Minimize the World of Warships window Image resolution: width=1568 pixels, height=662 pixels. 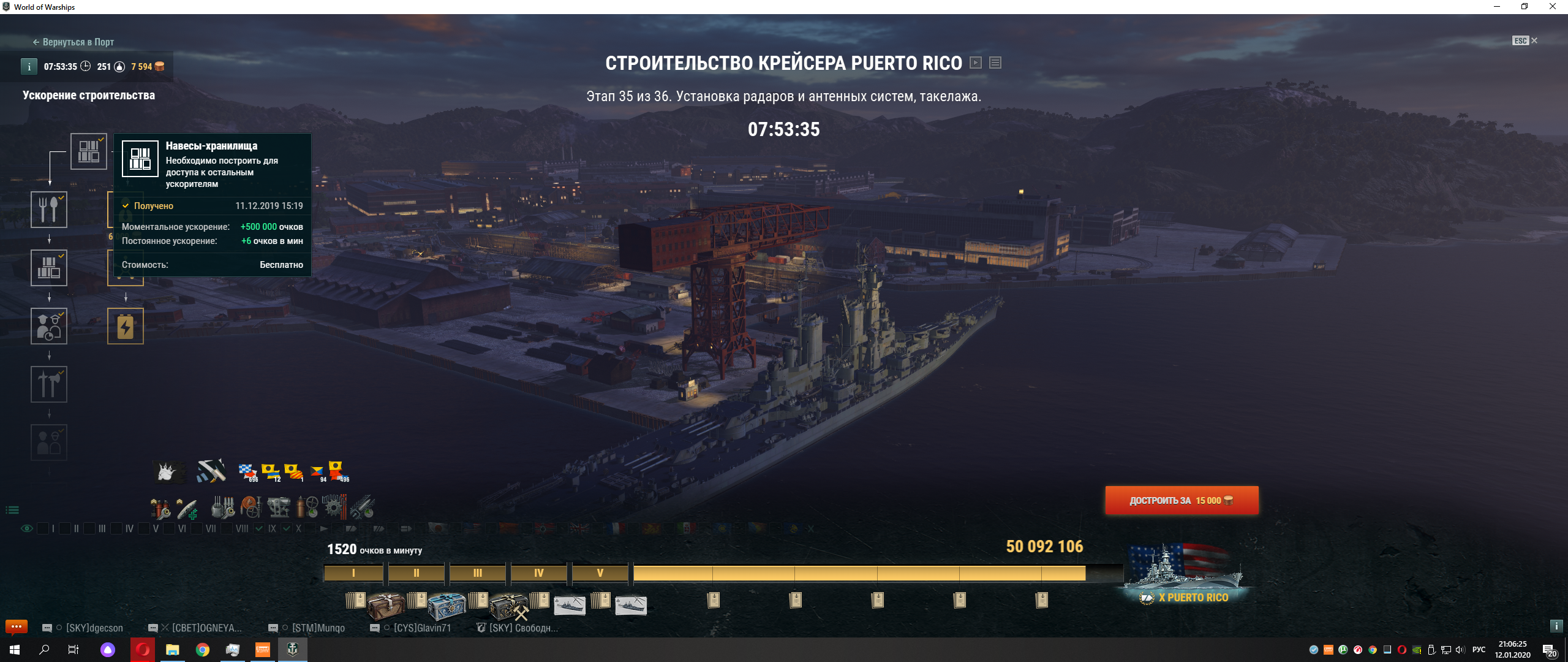(1497, 7)
